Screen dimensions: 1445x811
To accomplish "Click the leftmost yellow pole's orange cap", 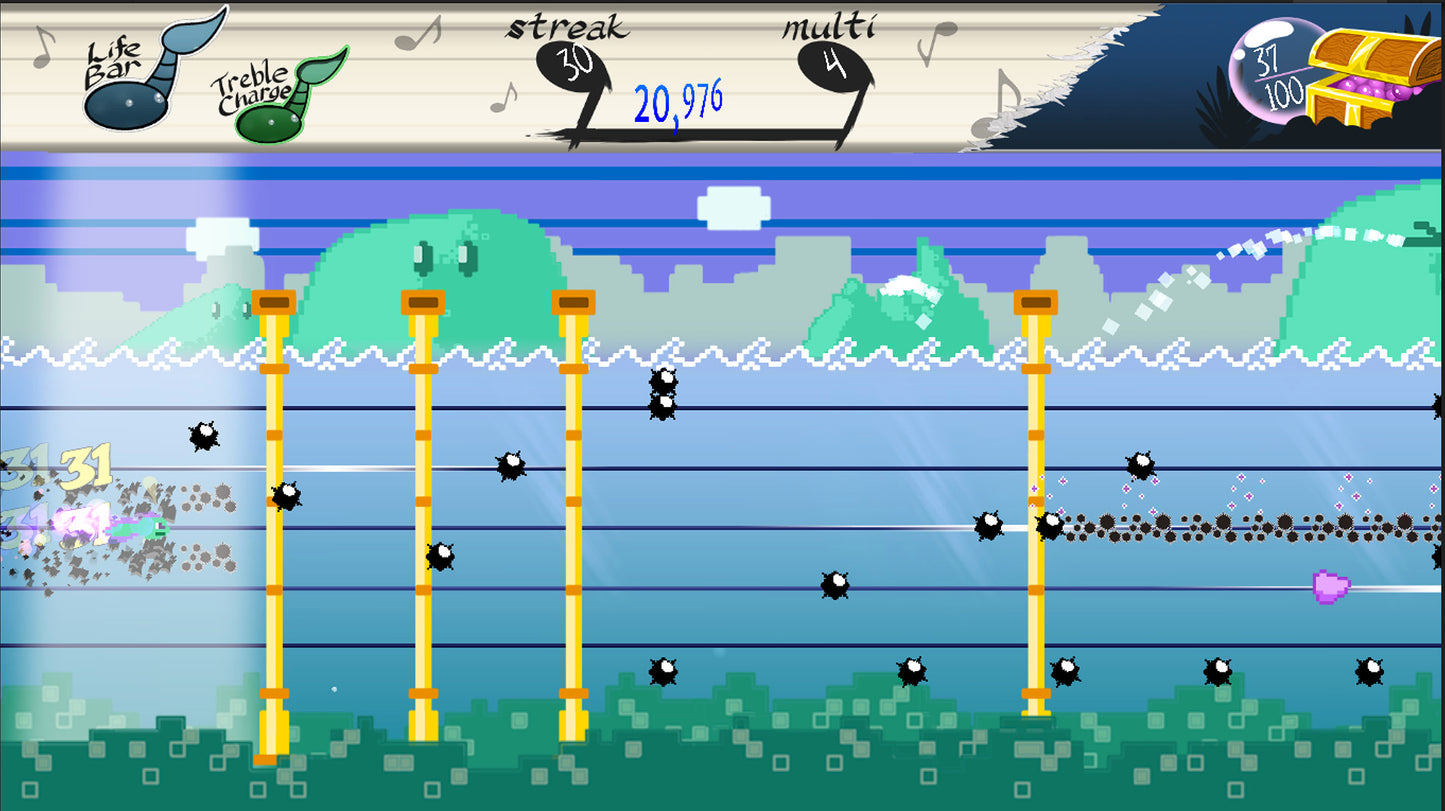I will pos(272,300).
